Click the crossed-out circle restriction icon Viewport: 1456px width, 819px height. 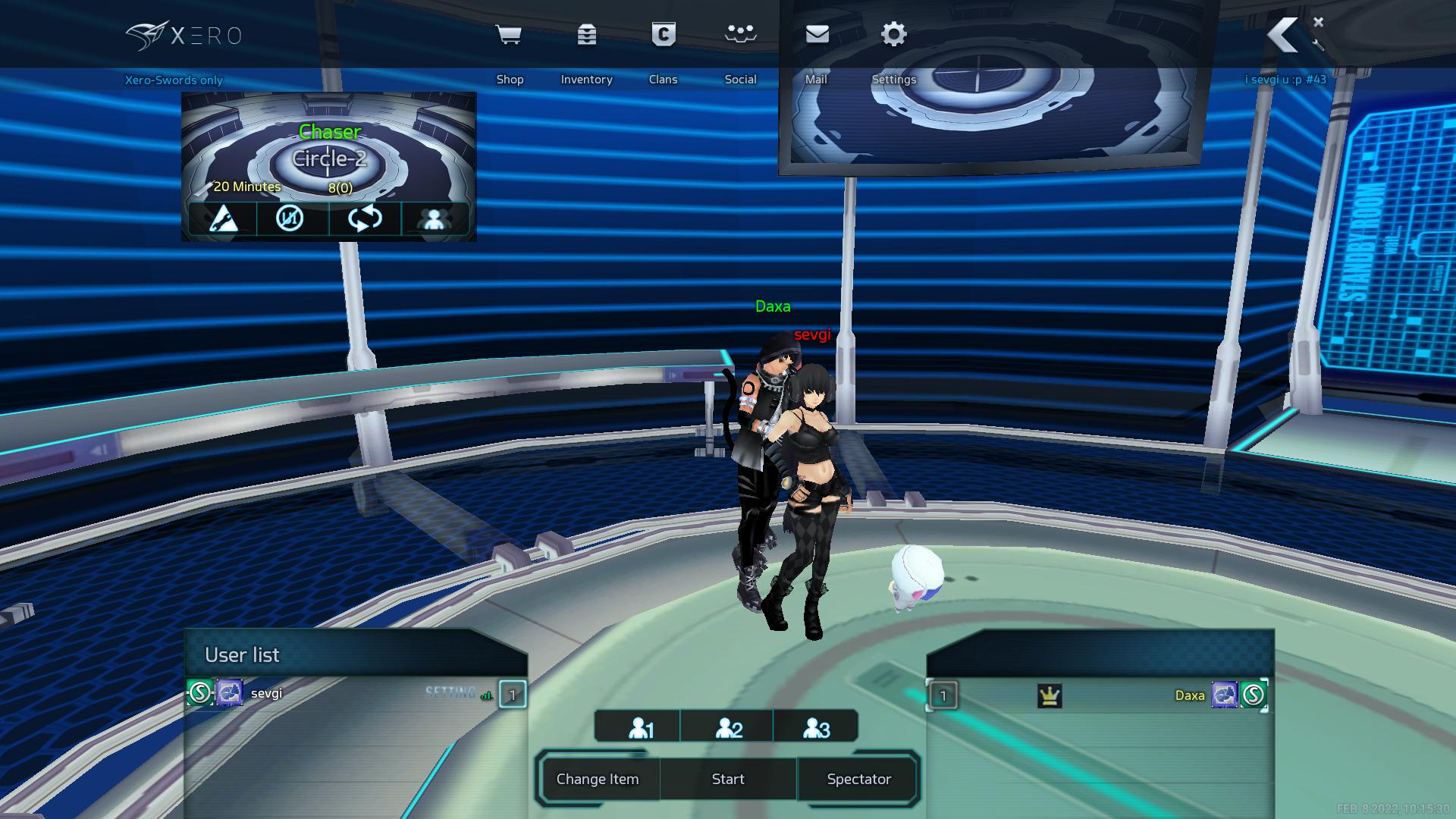(290, 218)
